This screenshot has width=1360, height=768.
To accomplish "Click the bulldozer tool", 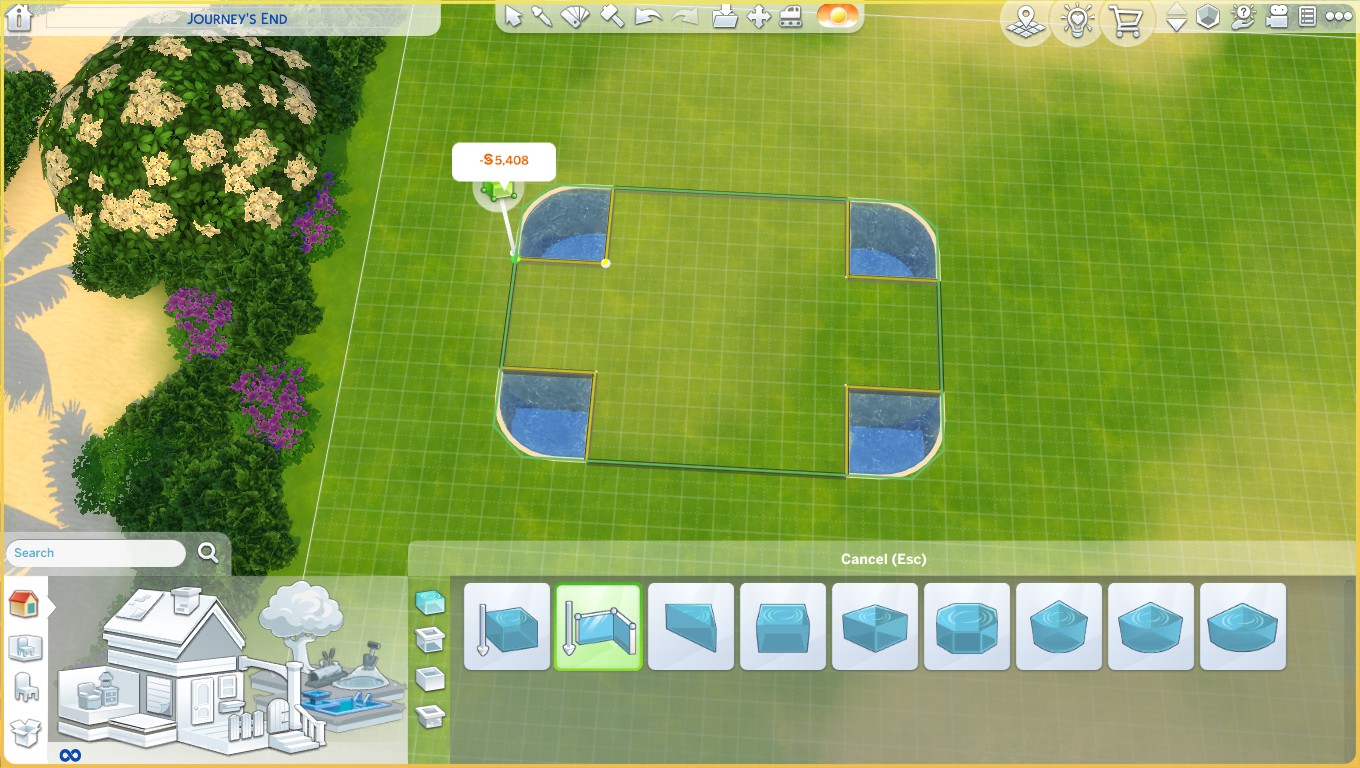I will (791, 16).
